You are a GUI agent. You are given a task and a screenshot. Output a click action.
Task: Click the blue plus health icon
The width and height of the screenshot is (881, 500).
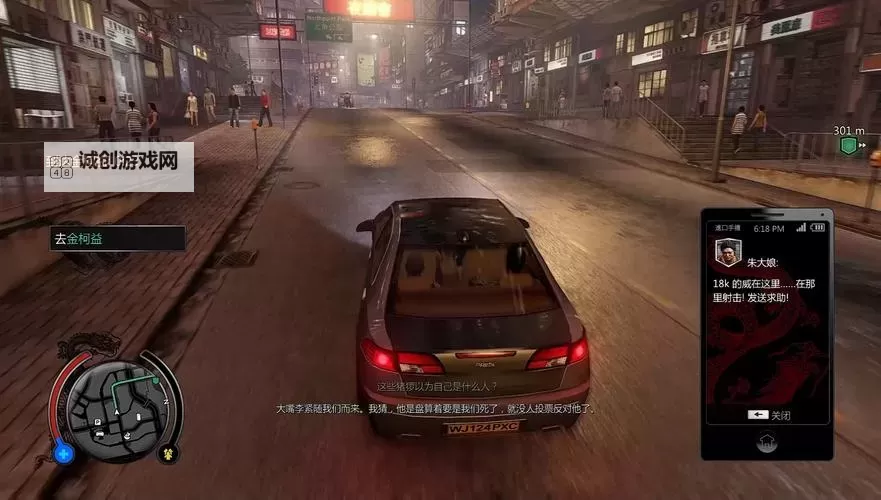tap(65, 453)
